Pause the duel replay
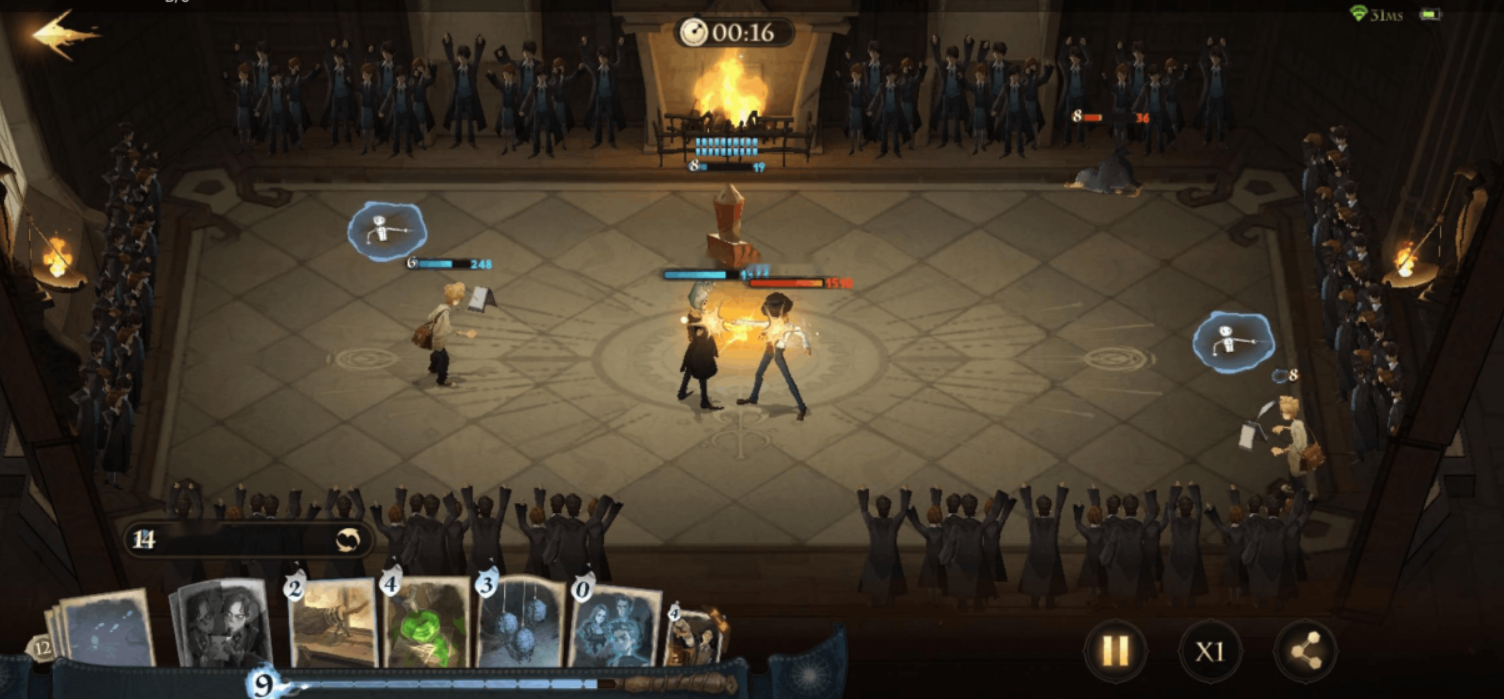The width and height of the screenshot is (1504, 699). coord(1115,652)
